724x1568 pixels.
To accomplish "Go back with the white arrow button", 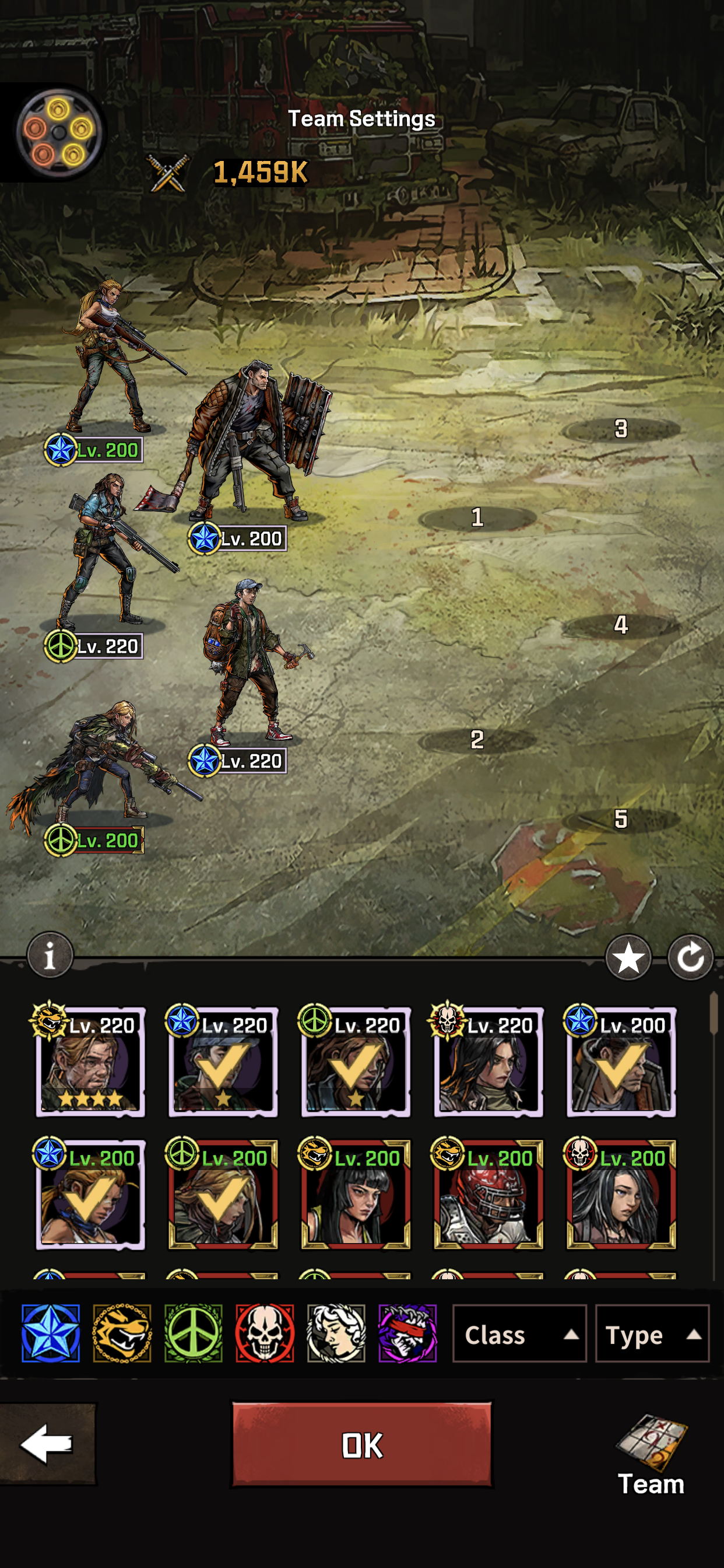I will (47, 1443).
